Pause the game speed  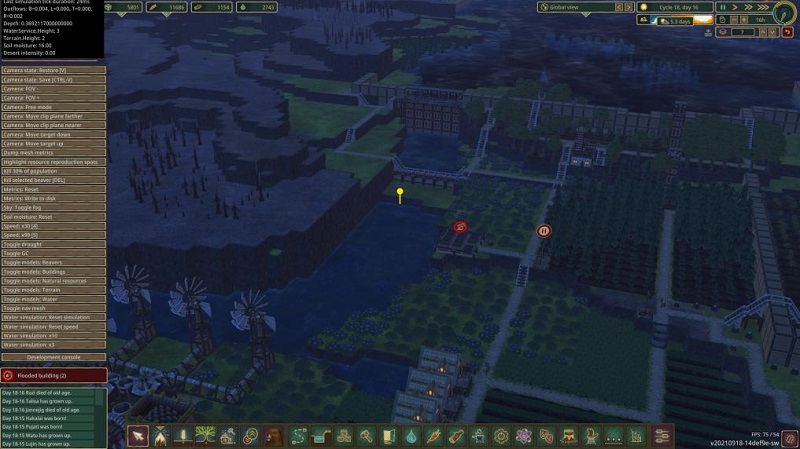tap(721, 7)
